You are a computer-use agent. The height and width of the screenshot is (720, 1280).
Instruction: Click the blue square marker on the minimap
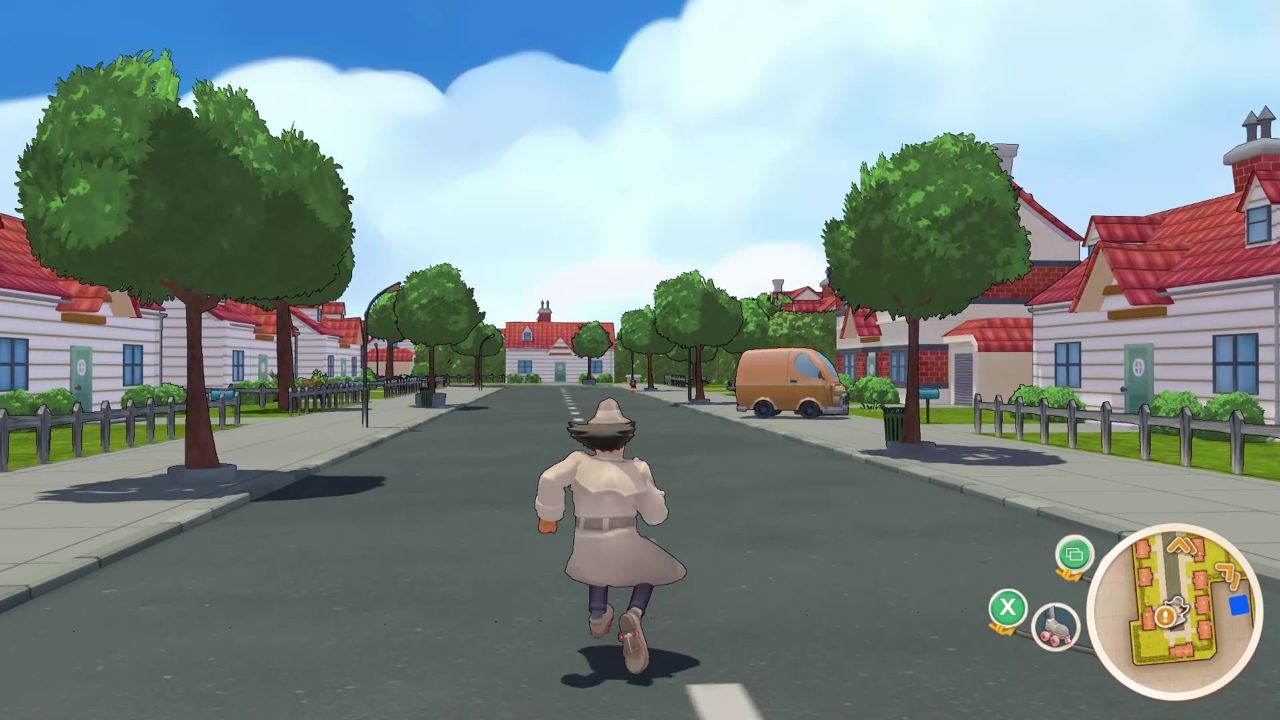point(1240,604)
